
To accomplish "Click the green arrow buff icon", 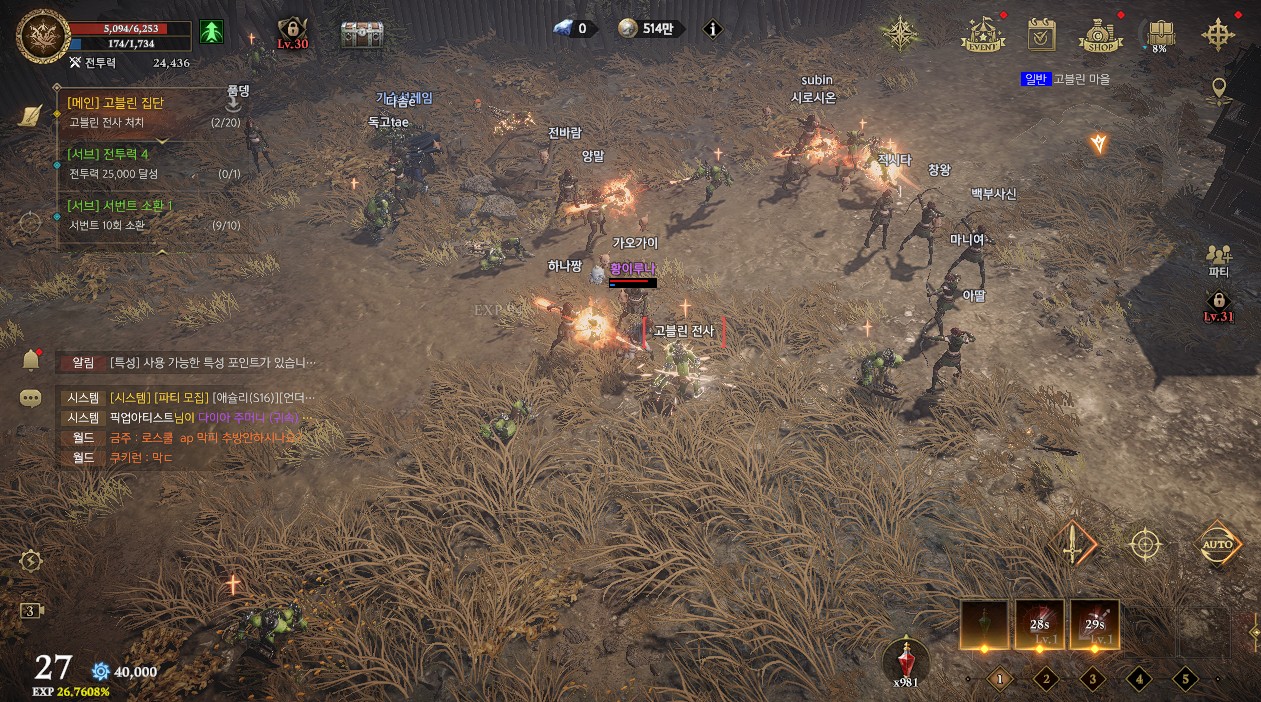I will click(211, 32).
